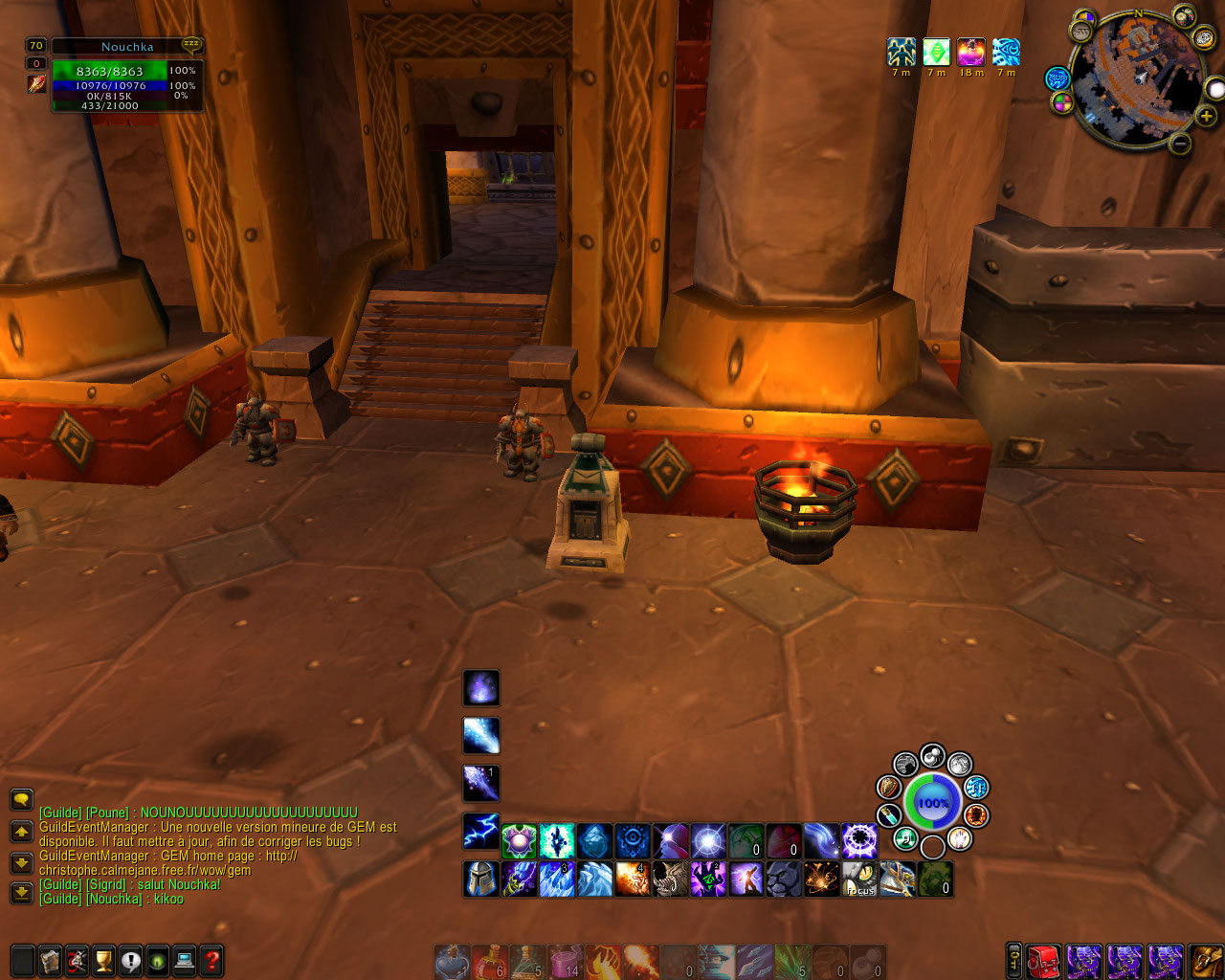Image resolution: width=1225 pixels, height=980 pixels.
Task: Use the steel helmet action button
Action: pyautogui.click(x=480, y=879)
